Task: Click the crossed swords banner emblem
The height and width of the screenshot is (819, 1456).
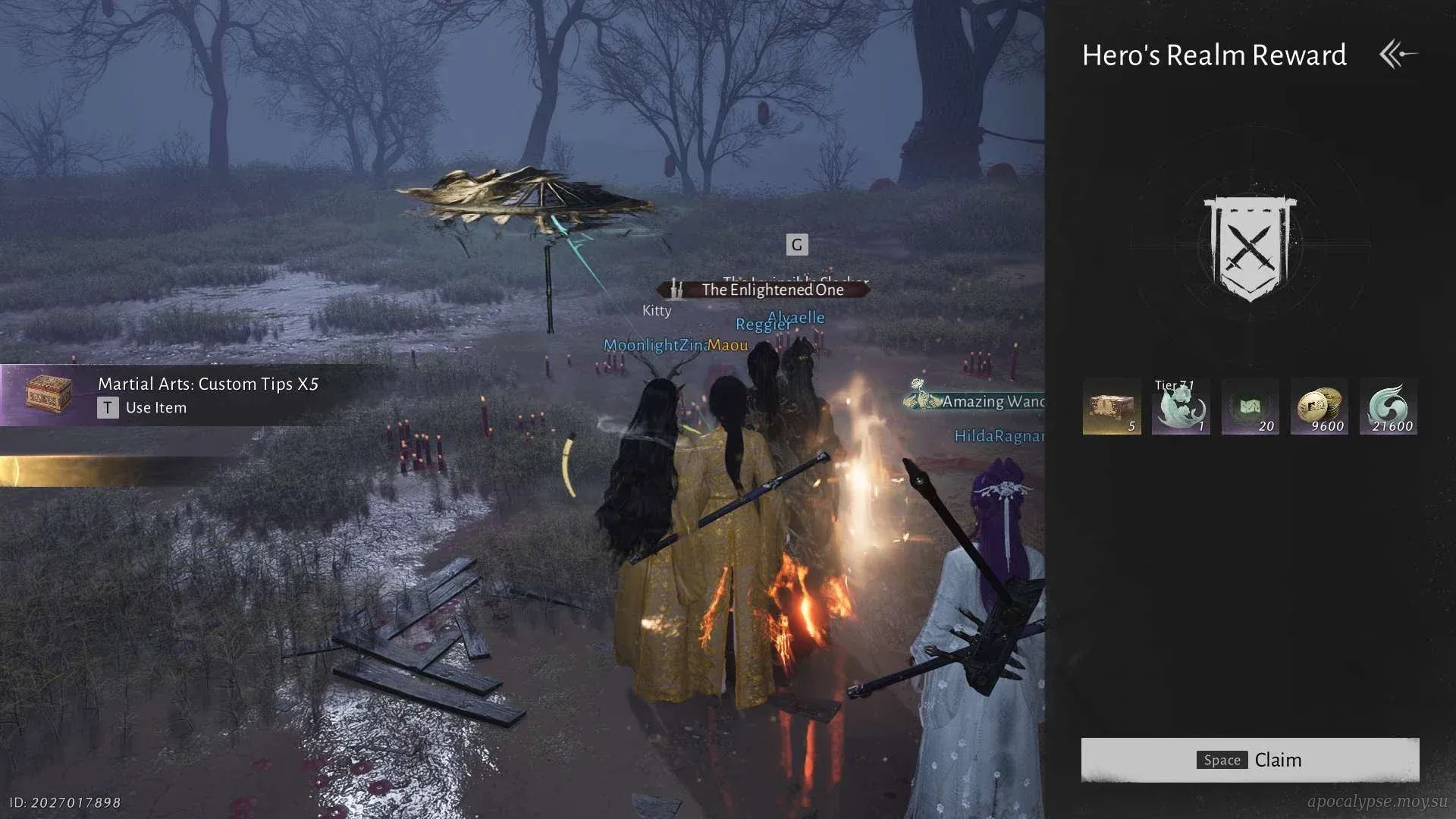Action: 1250,248
